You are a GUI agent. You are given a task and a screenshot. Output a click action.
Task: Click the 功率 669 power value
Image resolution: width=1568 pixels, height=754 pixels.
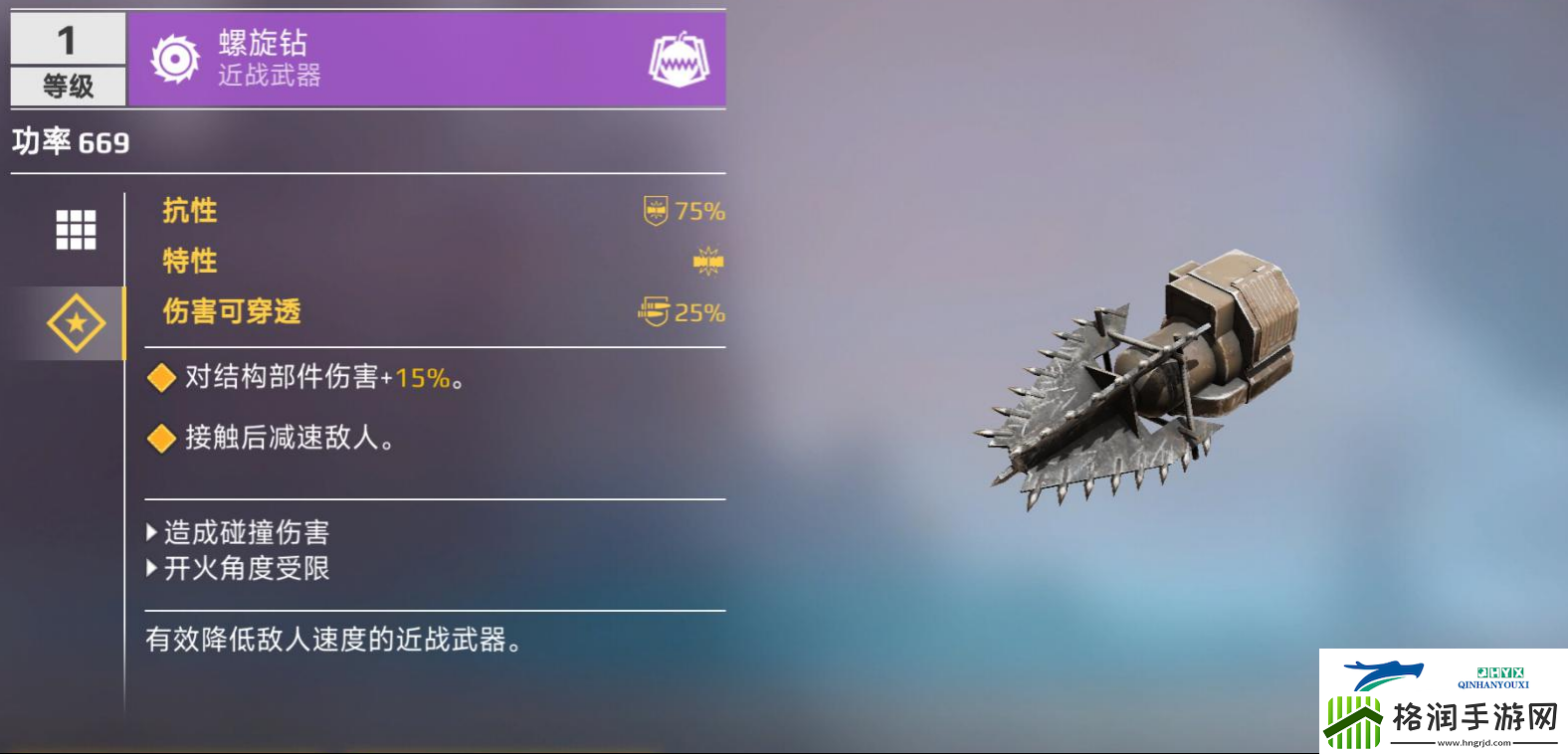pos(66,141)
